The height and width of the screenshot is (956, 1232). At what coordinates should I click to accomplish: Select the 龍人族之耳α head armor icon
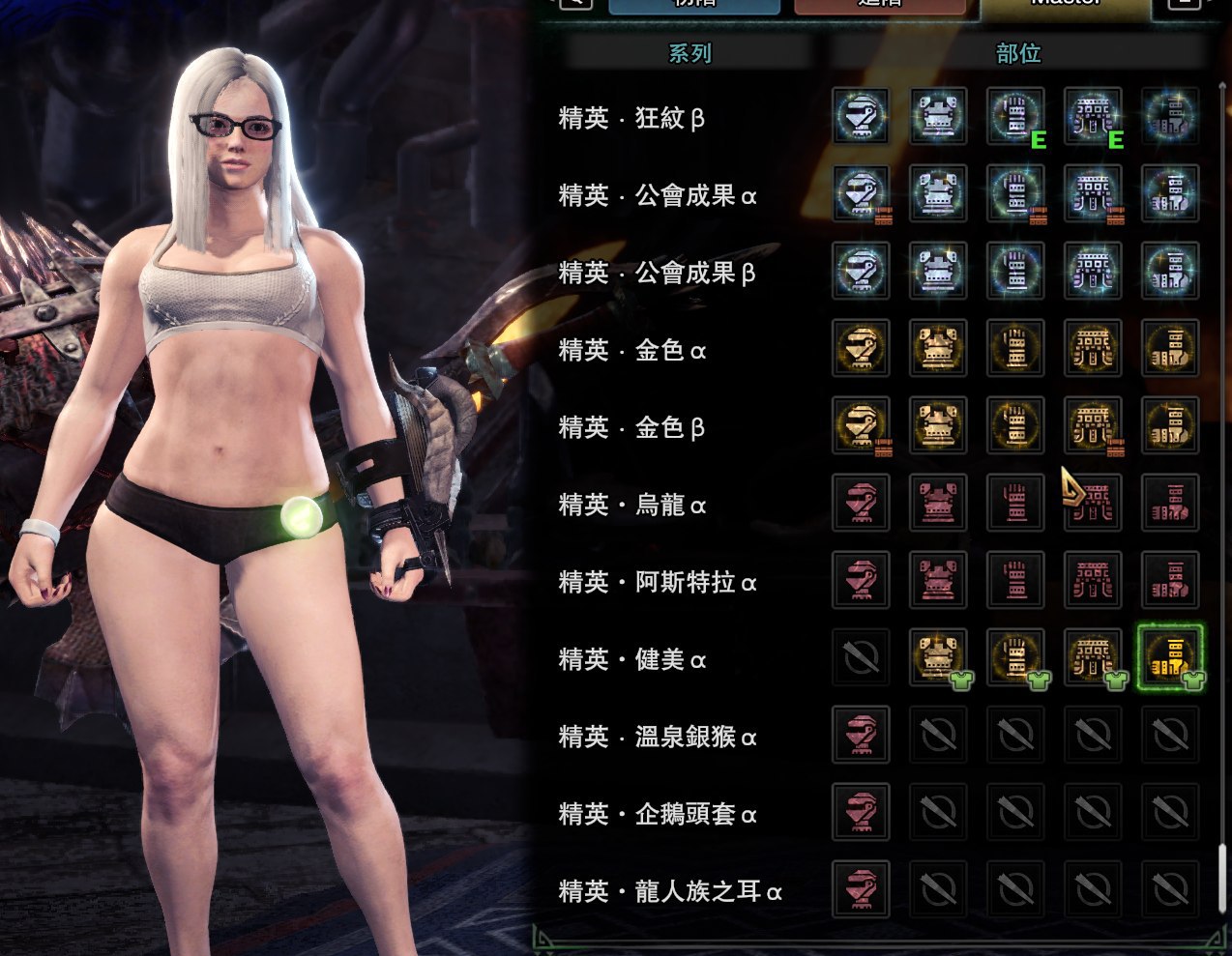[861, 889]
